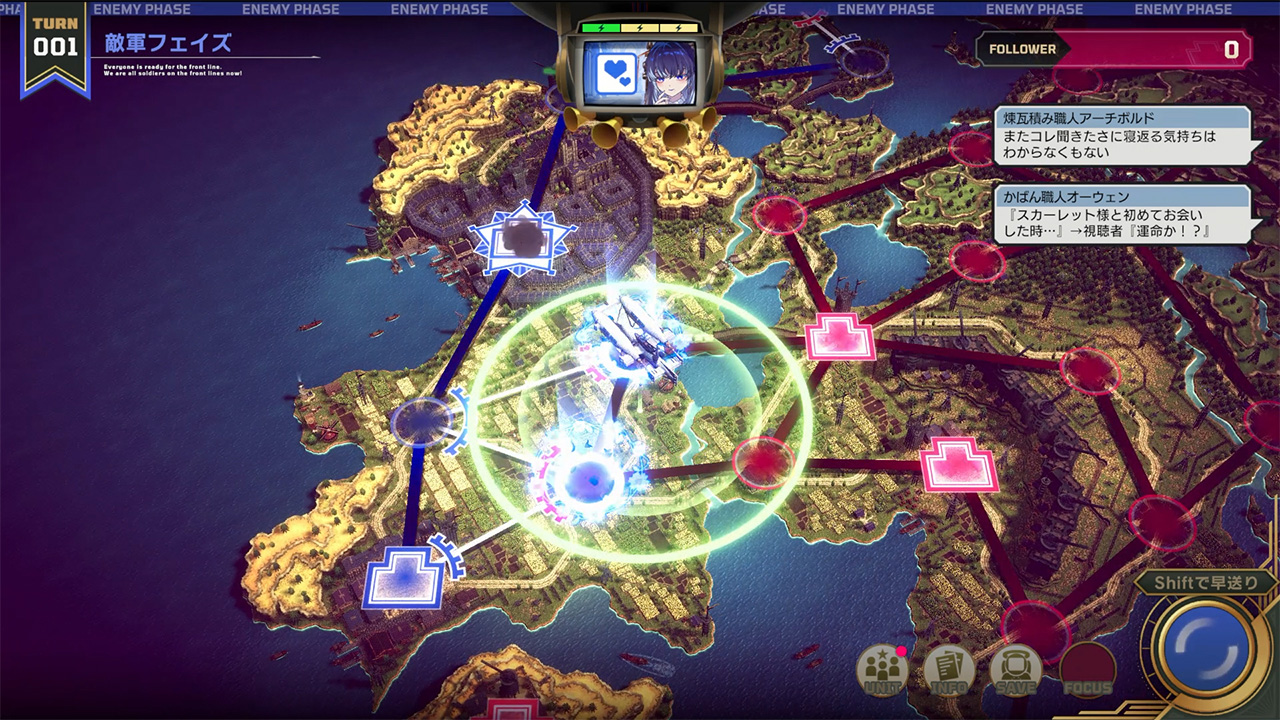Select the blue fortress node on the map
Image resolution: width=1280 pixels, height=720 pixels.
(403, 579)
